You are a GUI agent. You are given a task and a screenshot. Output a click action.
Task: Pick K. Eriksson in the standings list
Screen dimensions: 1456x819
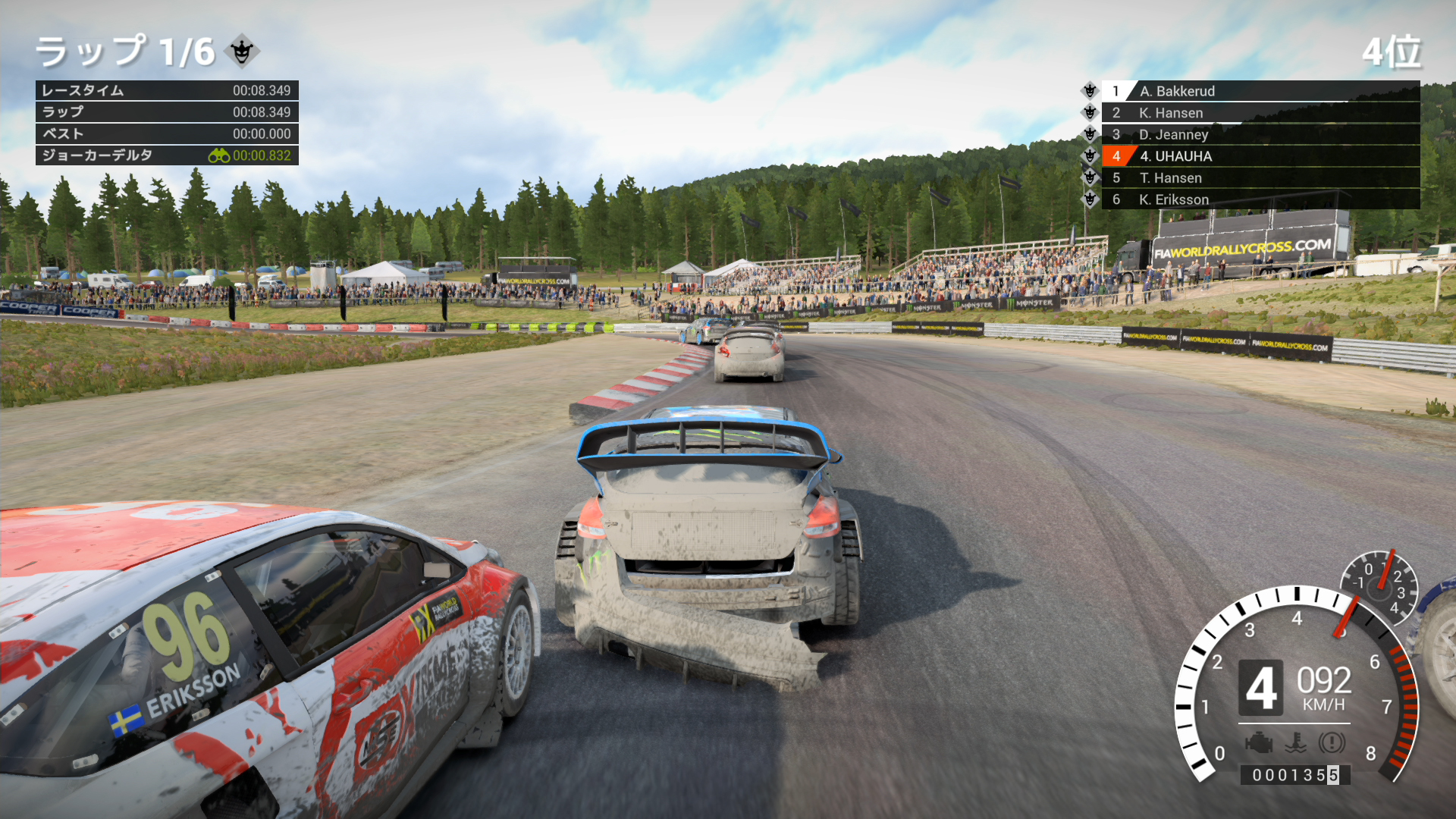[x=1259, y=199]
